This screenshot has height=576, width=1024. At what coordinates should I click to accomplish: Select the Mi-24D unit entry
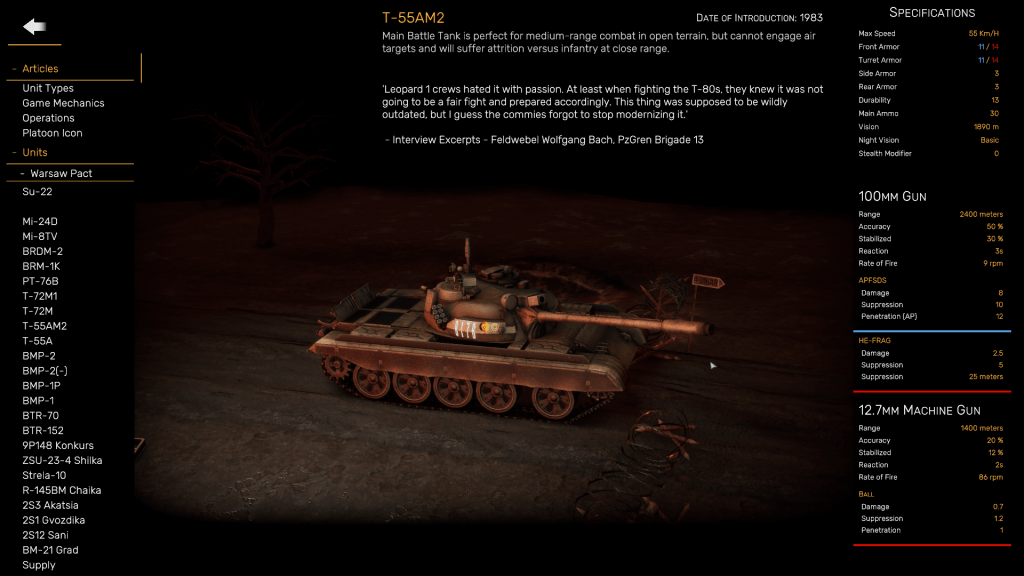point(40,221)
